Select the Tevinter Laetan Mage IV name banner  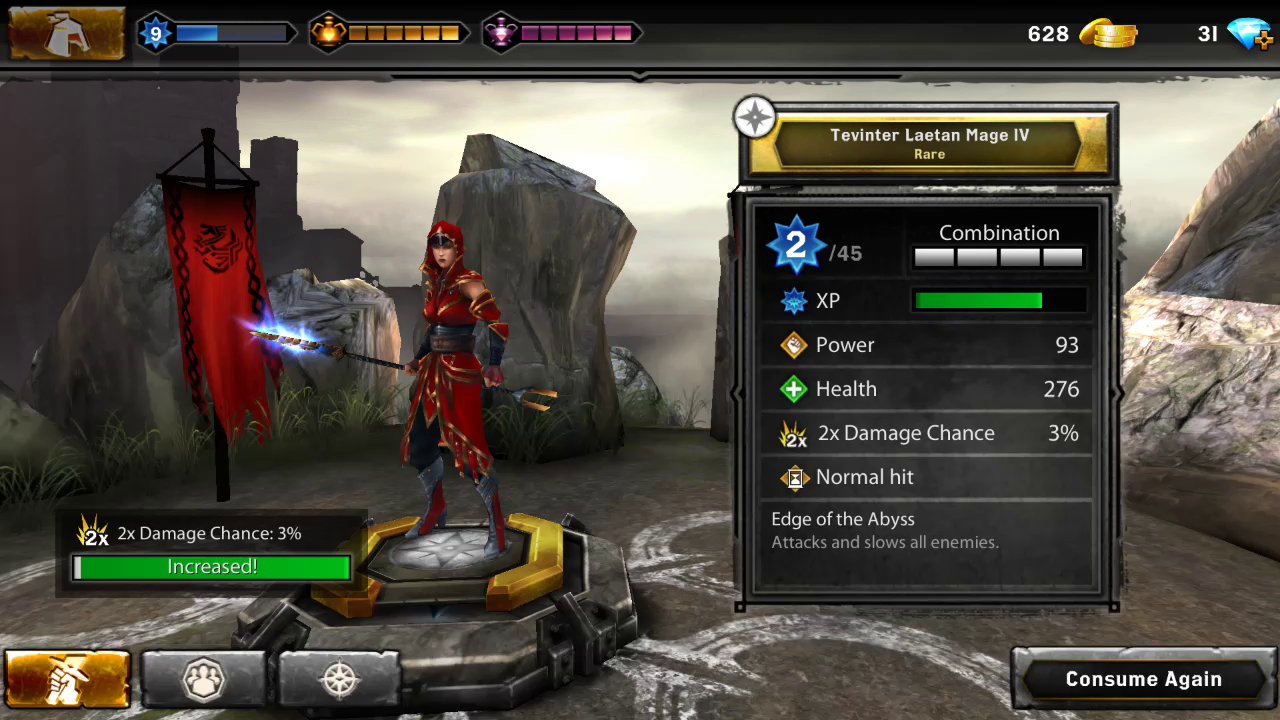[x=929, y=143]
